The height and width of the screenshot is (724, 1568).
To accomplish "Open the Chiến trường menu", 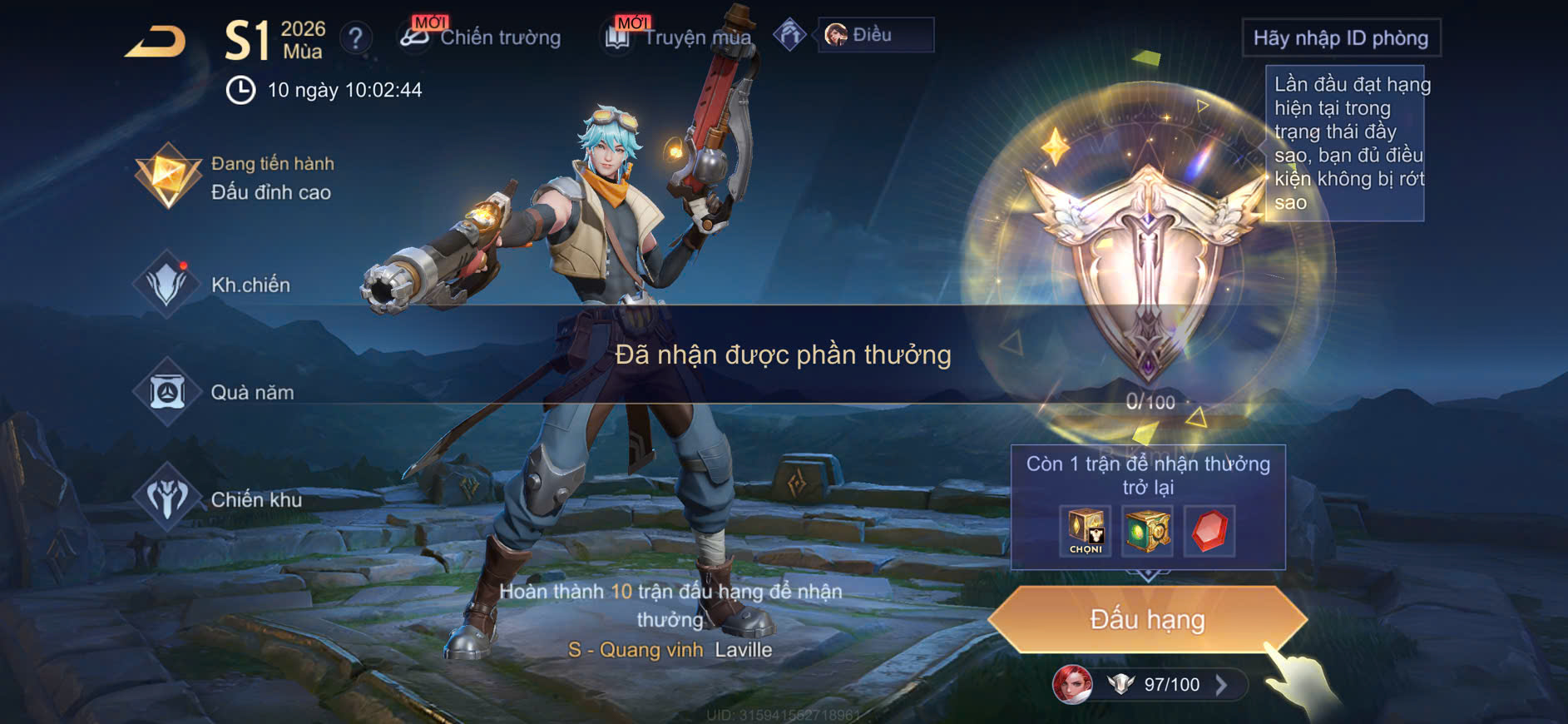I will coord(481,37).
